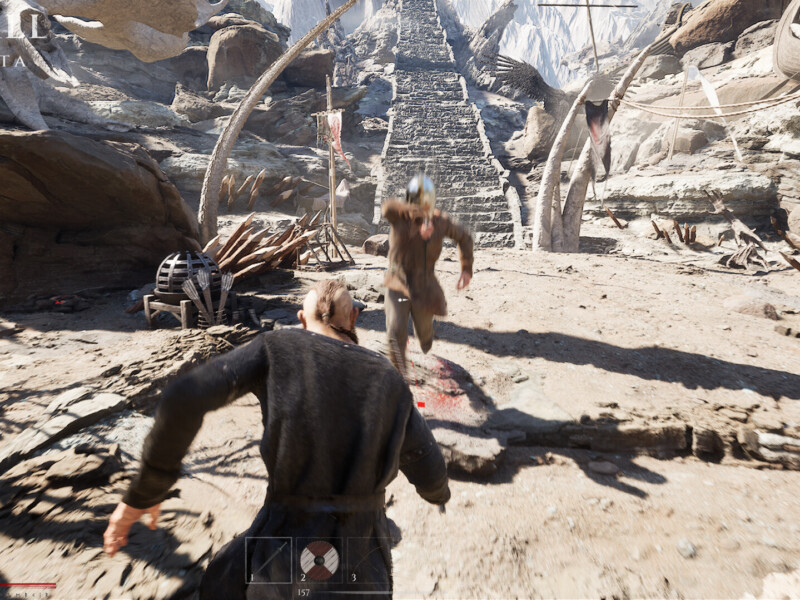Viewport: 800px width, 600px height.
Task: Select the spear in hotbar slot 1
Action: tap(269, 559)
